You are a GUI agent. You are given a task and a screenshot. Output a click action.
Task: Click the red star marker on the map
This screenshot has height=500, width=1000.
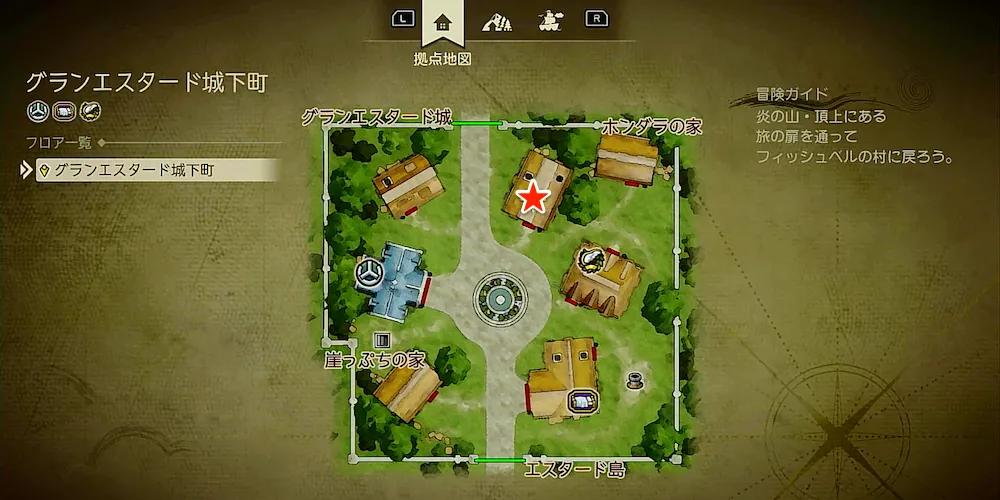tap(533, 198)
